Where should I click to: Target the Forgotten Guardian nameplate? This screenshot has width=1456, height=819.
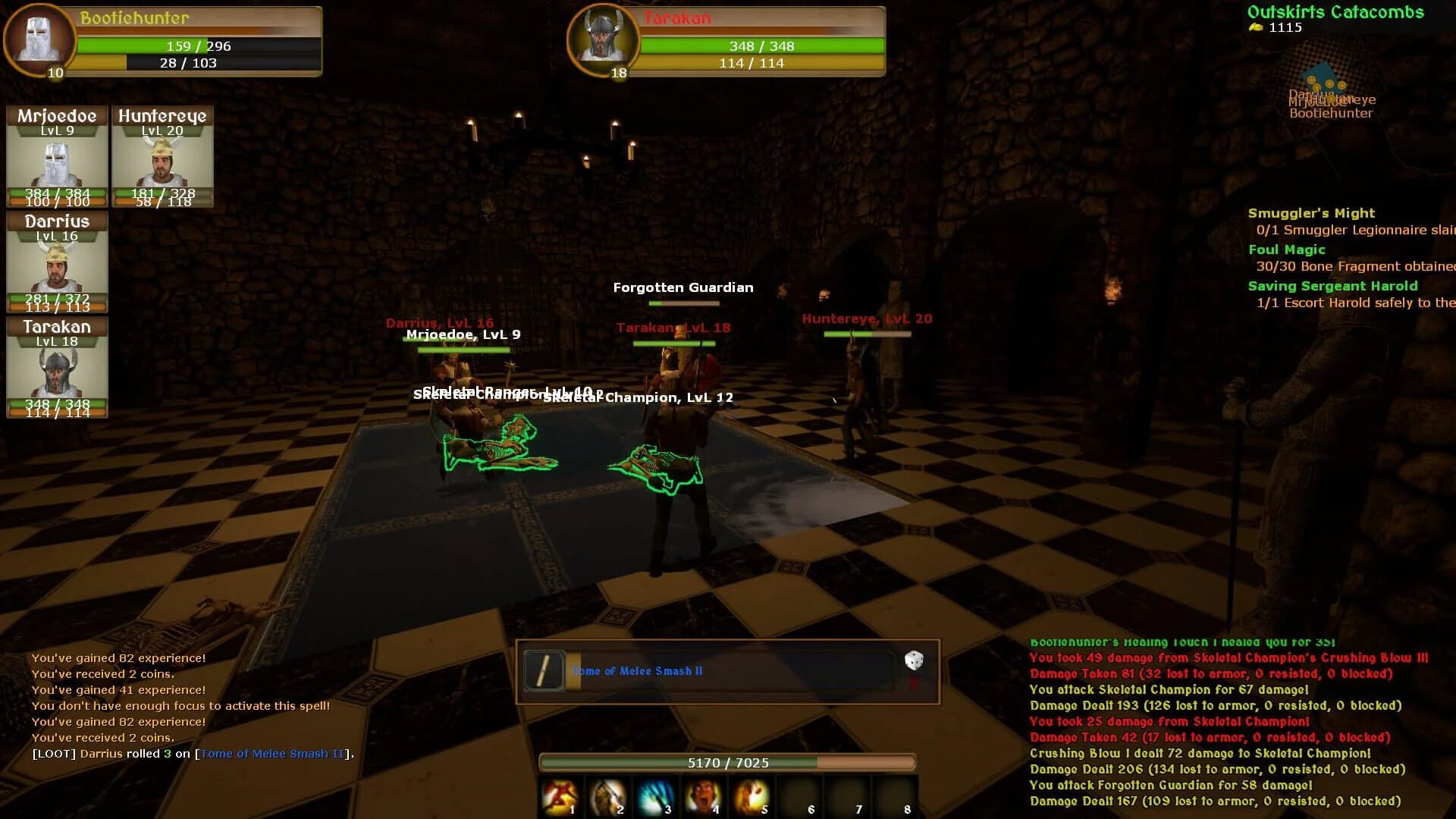click(x=683, y=287)
